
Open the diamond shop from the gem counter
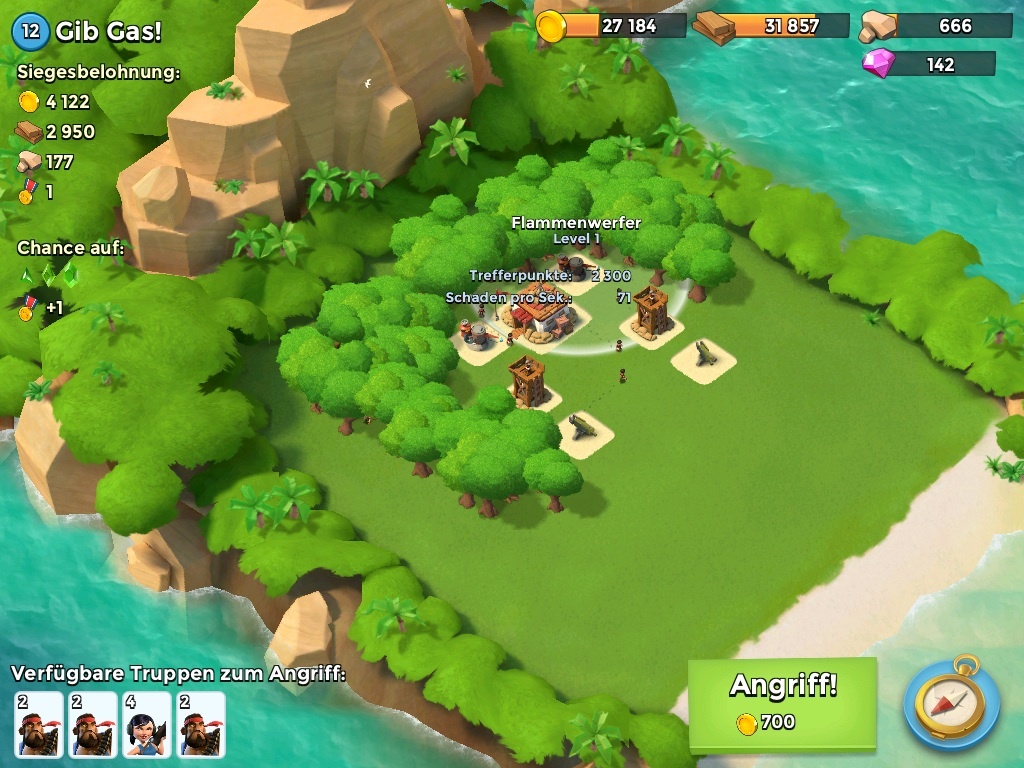pyautogui.click(x=928, y=65)
